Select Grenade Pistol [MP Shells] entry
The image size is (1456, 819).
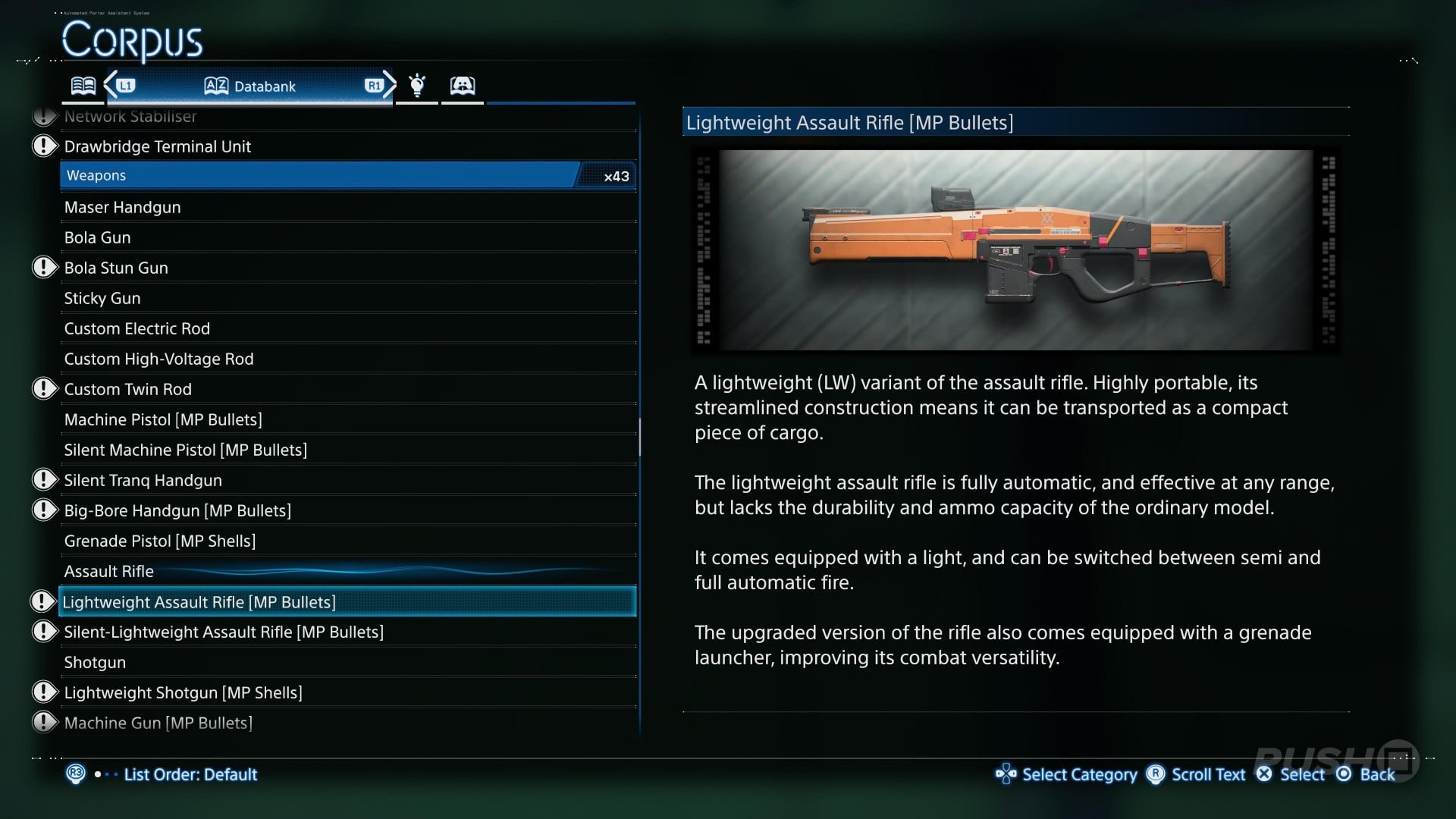(x=160, y=541)
